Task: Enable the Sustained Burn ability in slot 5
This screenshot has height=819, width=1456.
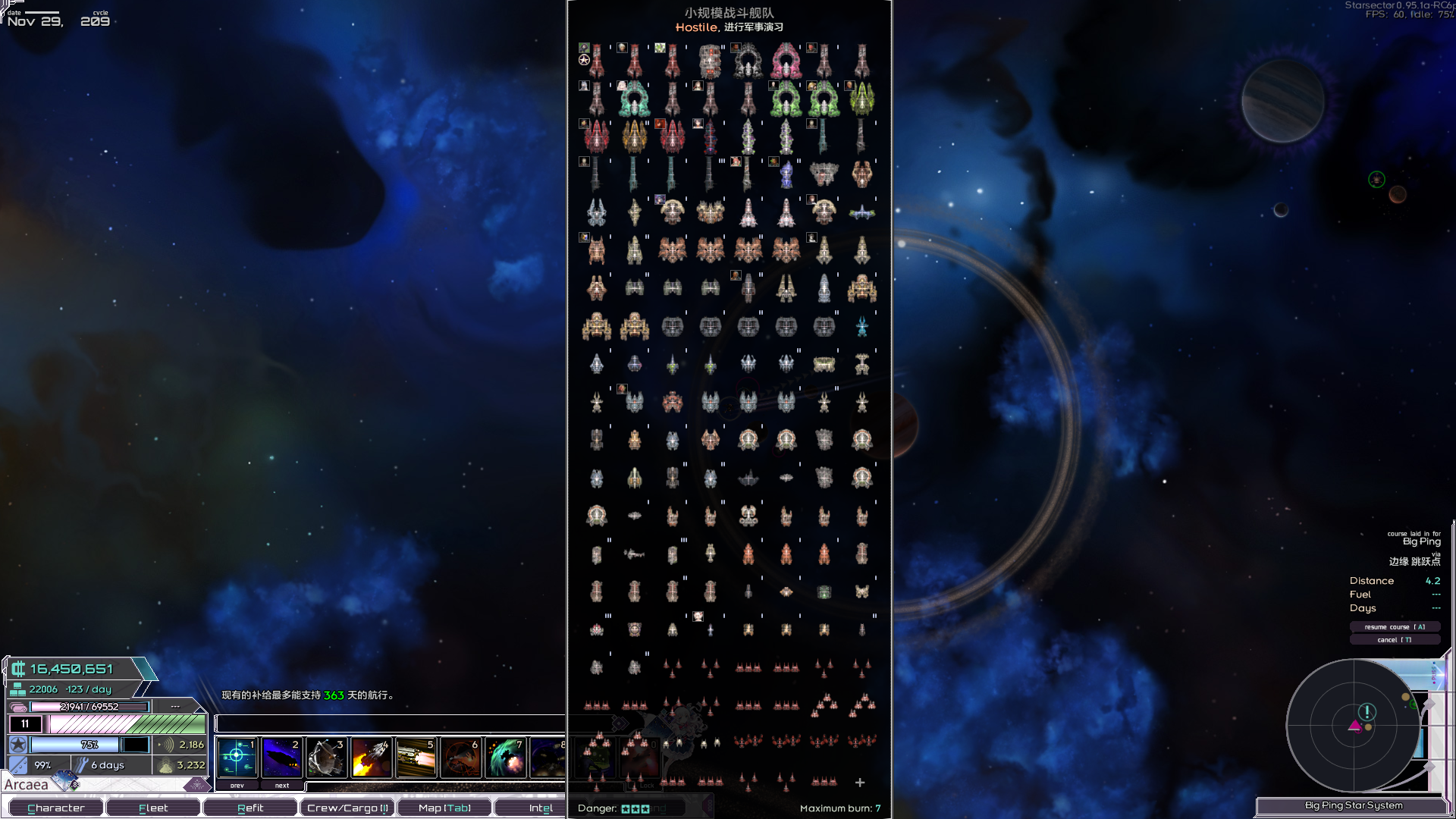Action: (x=416, y=756)
